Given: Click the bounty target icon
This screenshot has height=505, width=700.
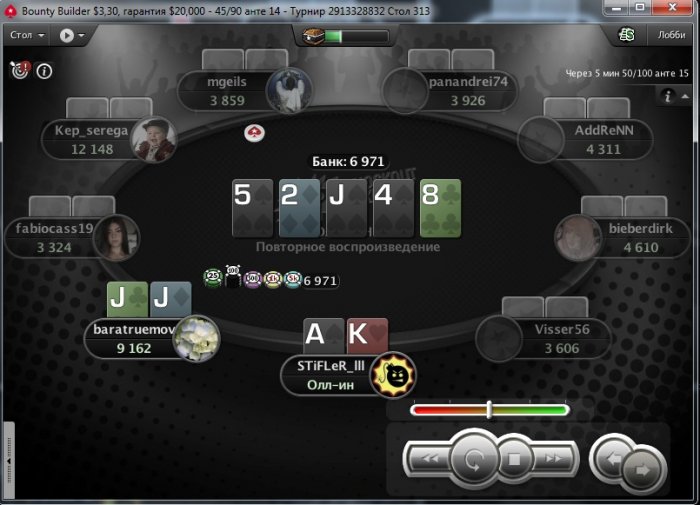Looking at the screenshot, I should pos(19,70).
